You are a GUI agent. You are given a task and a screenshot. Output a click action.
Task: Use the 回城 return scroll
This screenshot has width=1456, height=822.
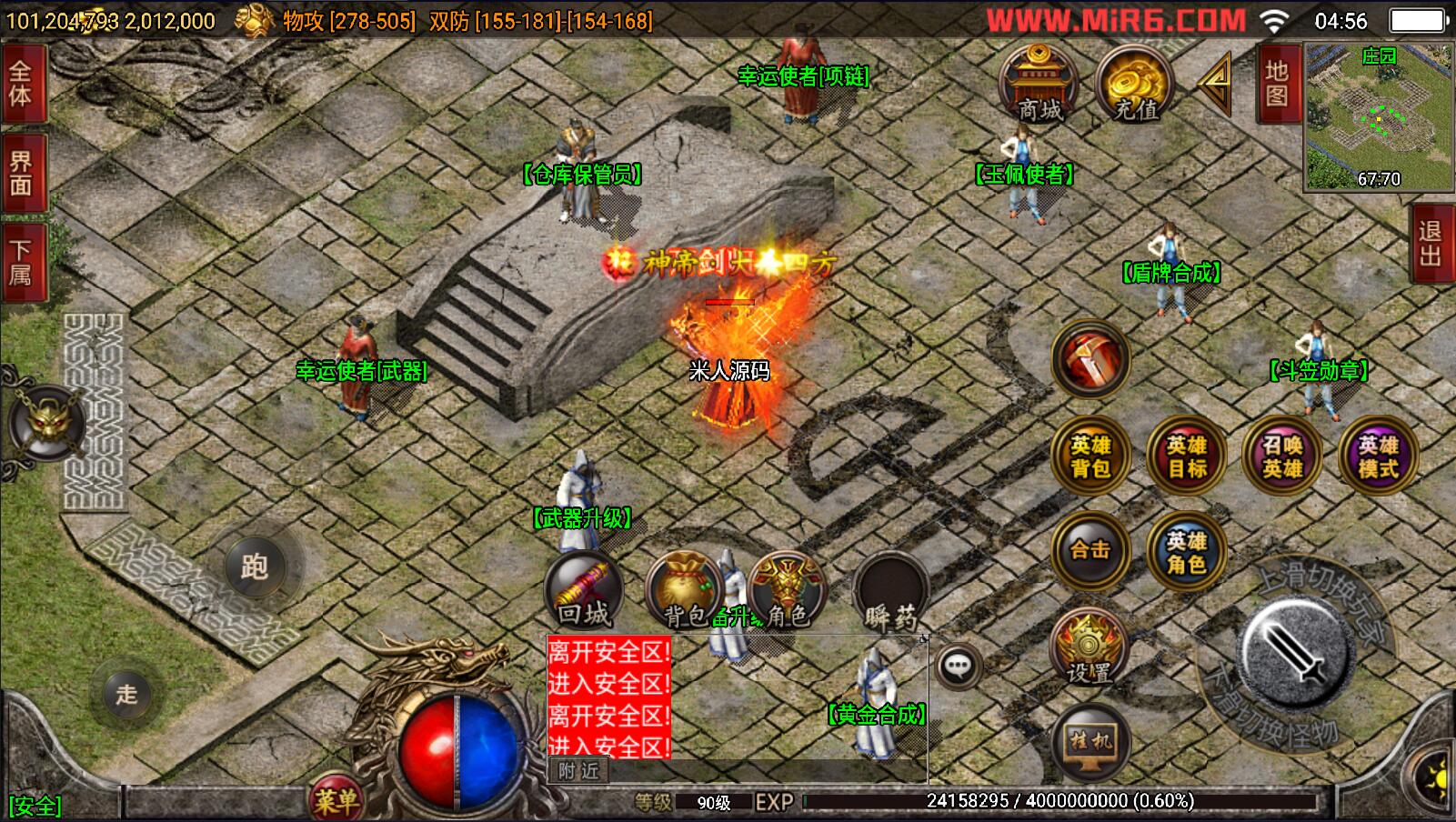coord(583,590)
